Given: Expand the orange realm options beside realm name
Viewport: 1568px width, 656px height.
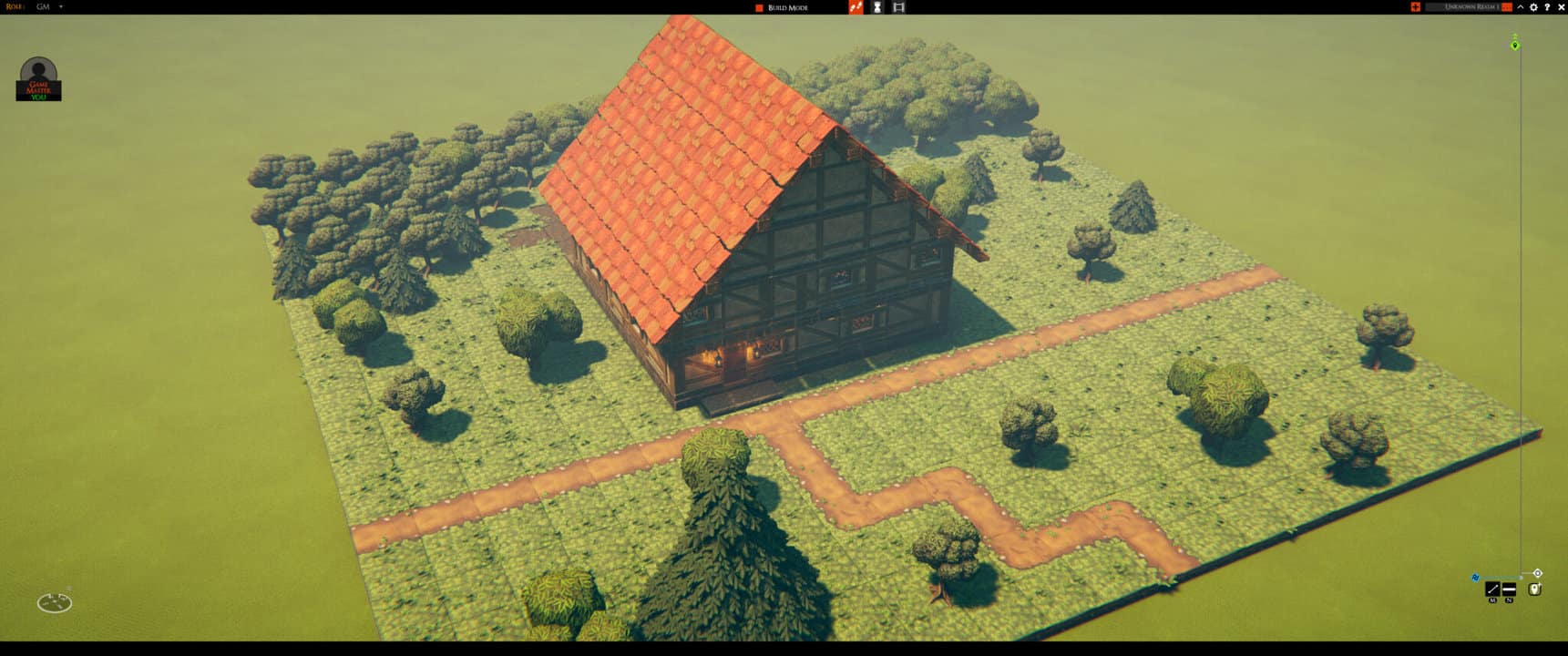Looking at the screenshot, I should coord(1507,6).
